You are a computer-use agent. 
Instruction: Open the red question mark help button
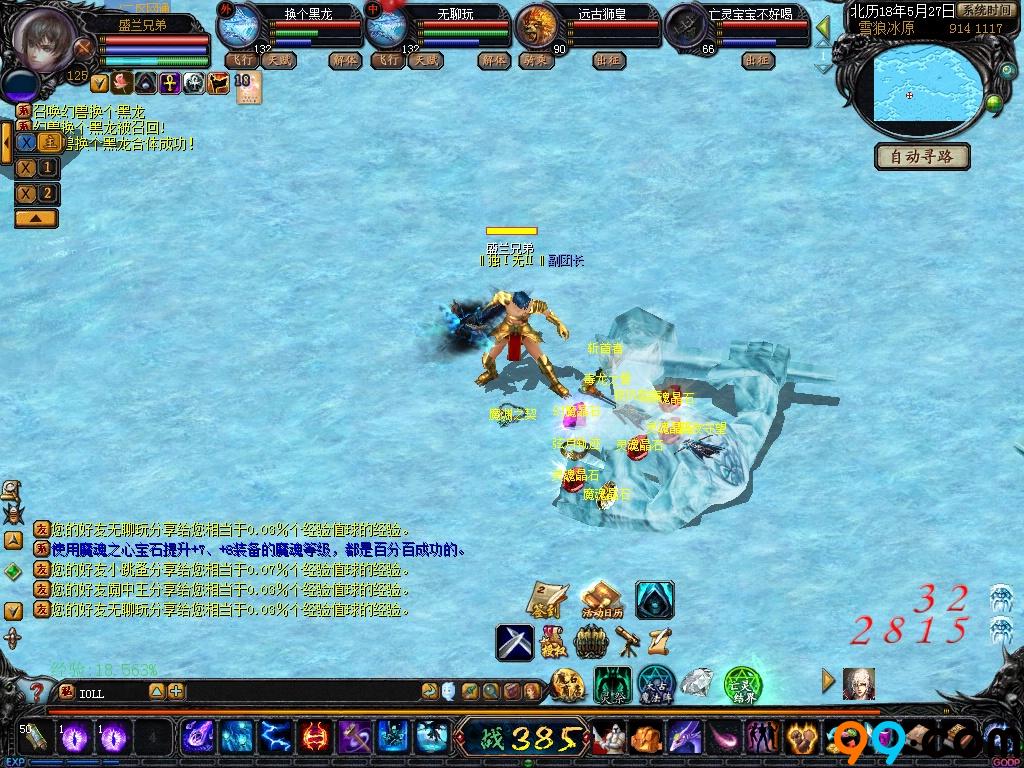[36, 691]
